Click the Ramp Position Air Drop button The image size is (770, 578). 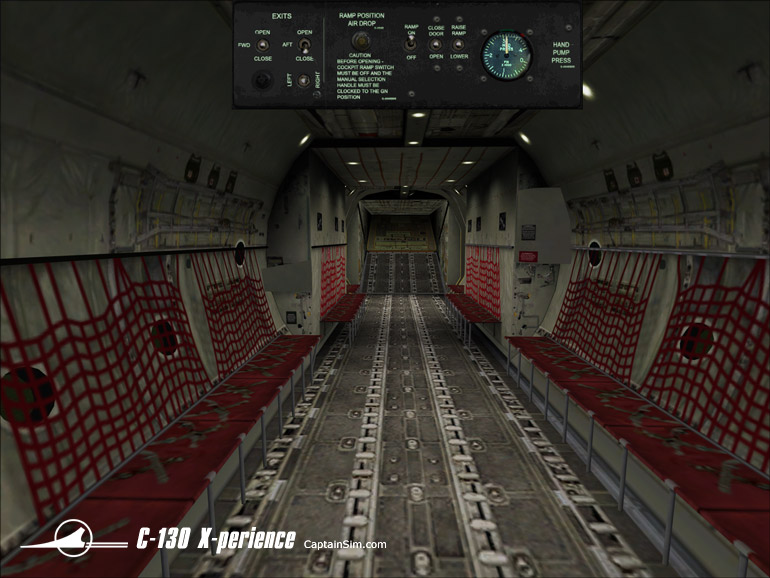click(x=361, y=42)
